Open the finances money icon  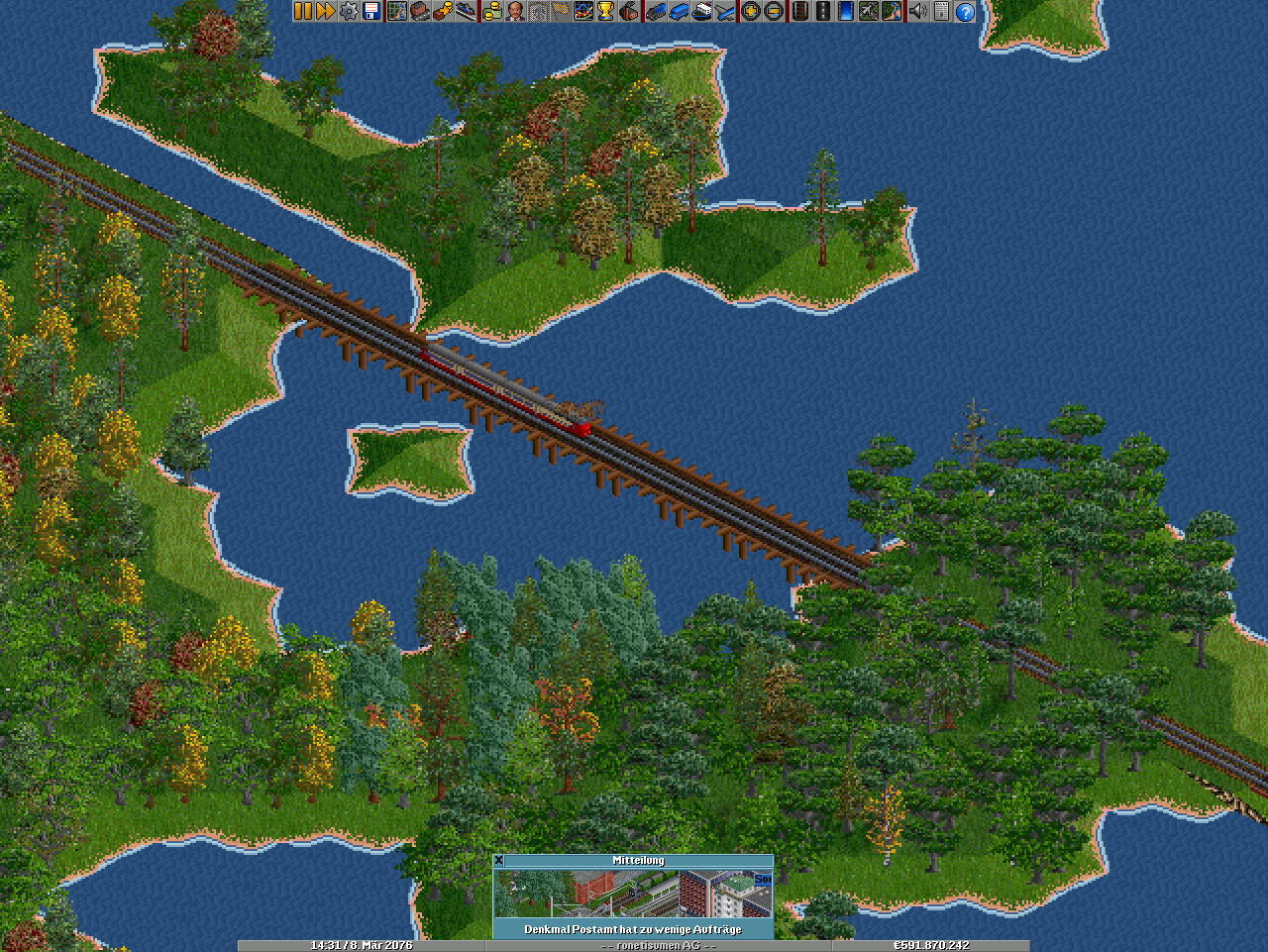[x=491, y=11]
